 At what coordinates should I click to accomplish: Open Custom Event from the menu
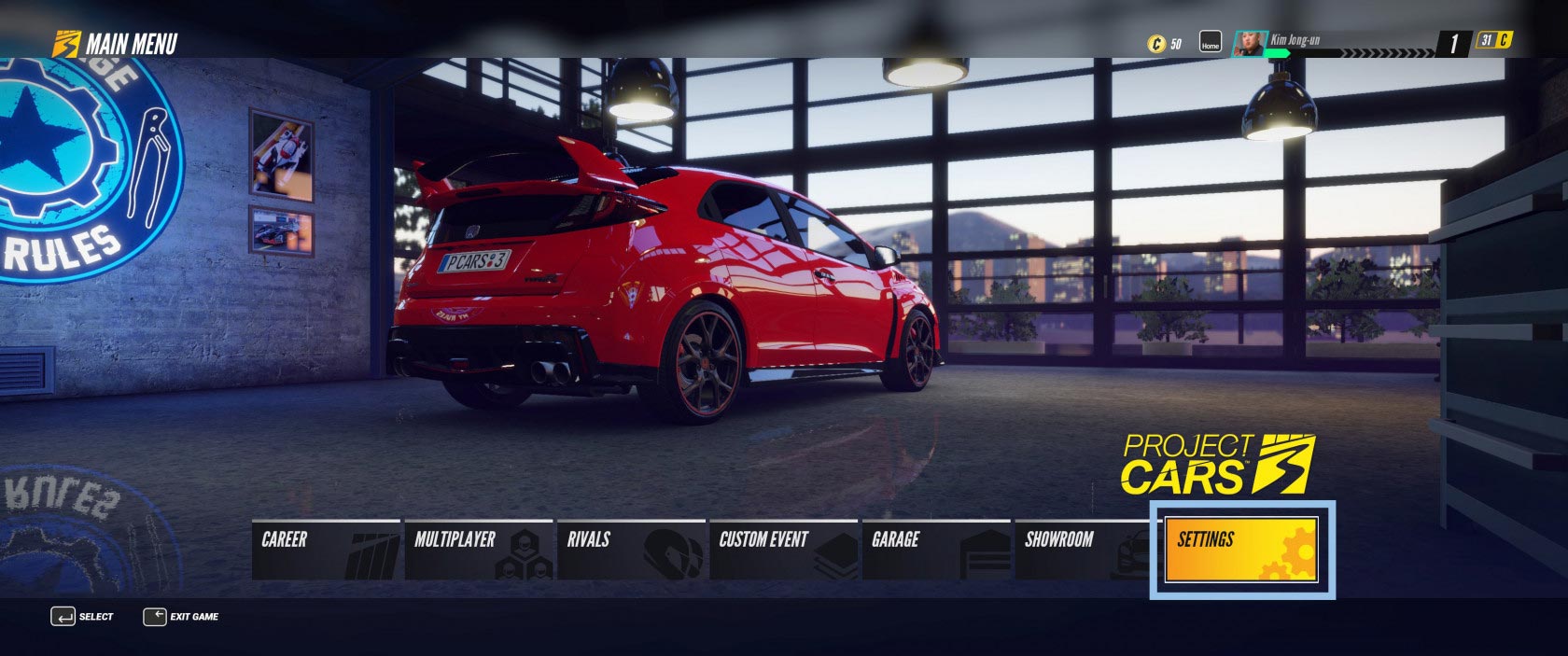[784, 550]
